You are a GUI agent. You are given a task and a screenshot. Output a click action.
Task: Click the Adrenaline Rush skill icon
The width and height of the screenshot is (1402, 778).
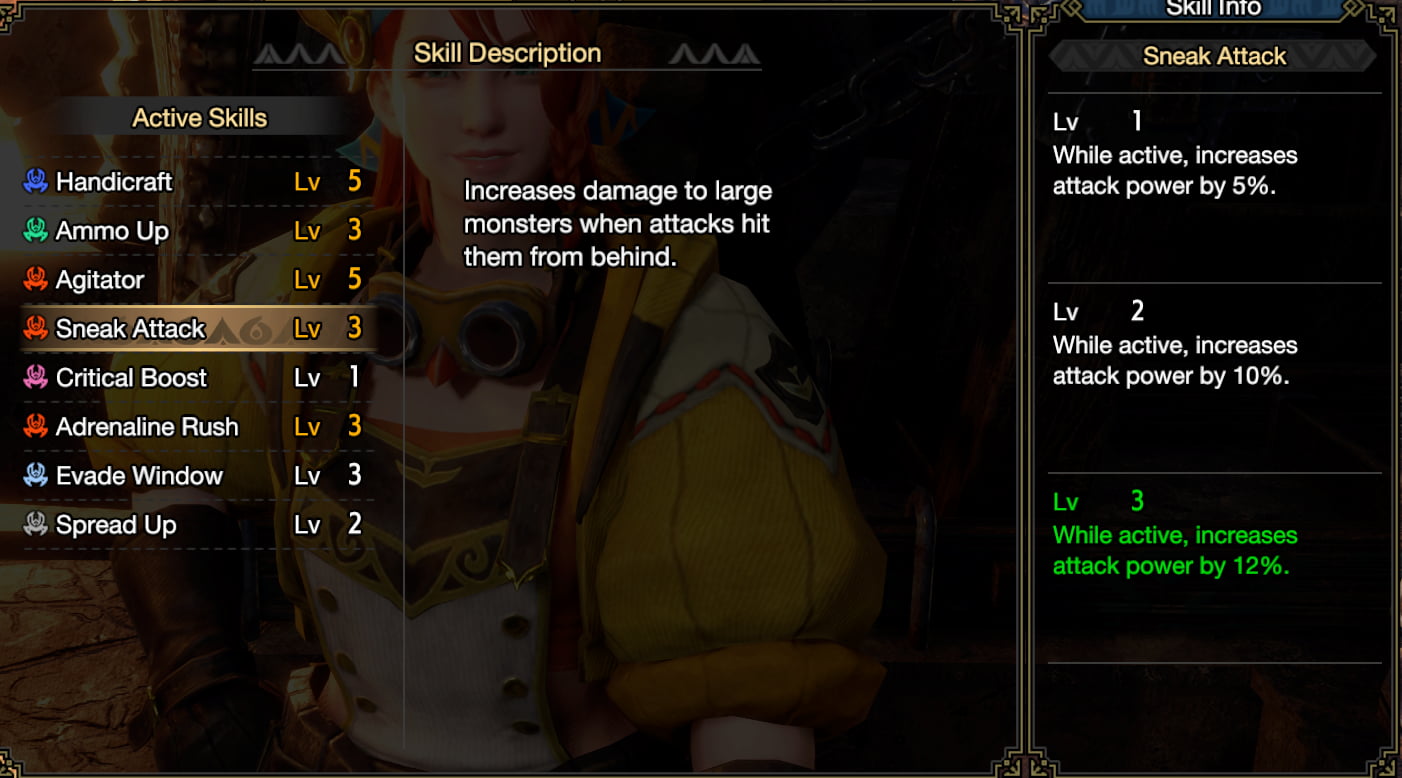click(x=35, y=427)
